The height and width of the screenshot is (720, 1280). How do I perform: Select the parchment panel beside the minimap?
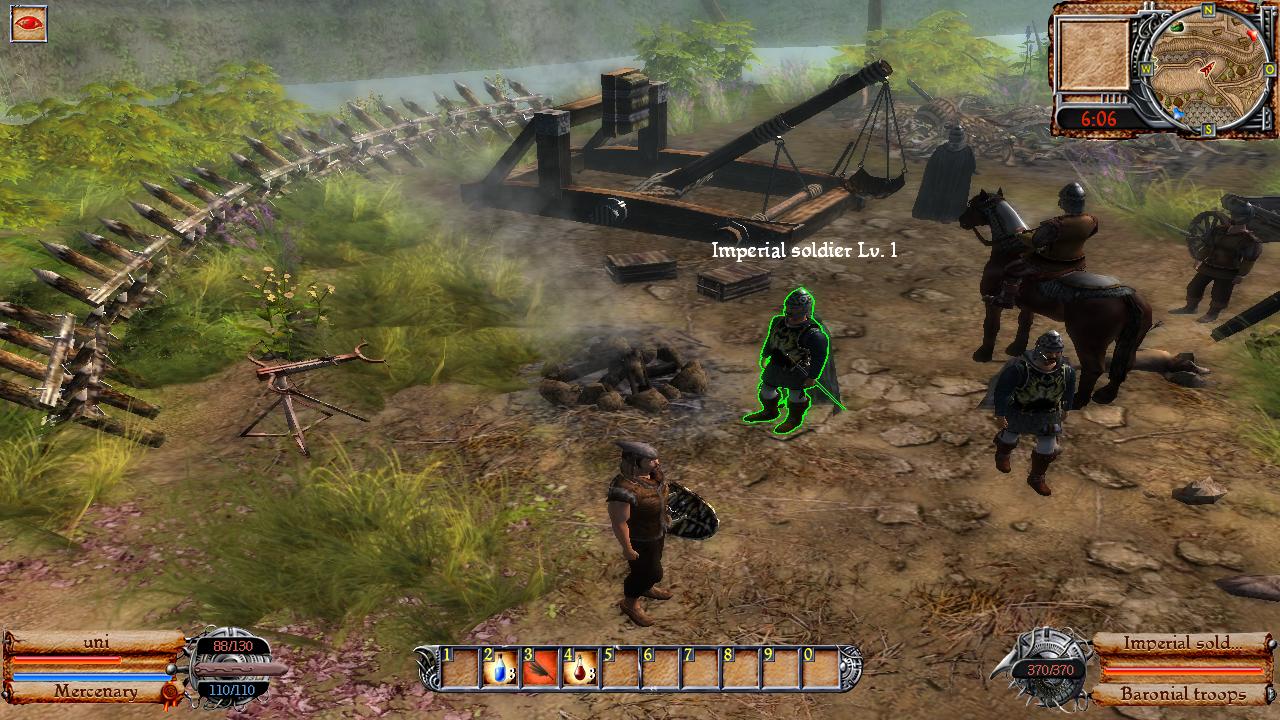pyautogui.click(x=1094, y=55)
